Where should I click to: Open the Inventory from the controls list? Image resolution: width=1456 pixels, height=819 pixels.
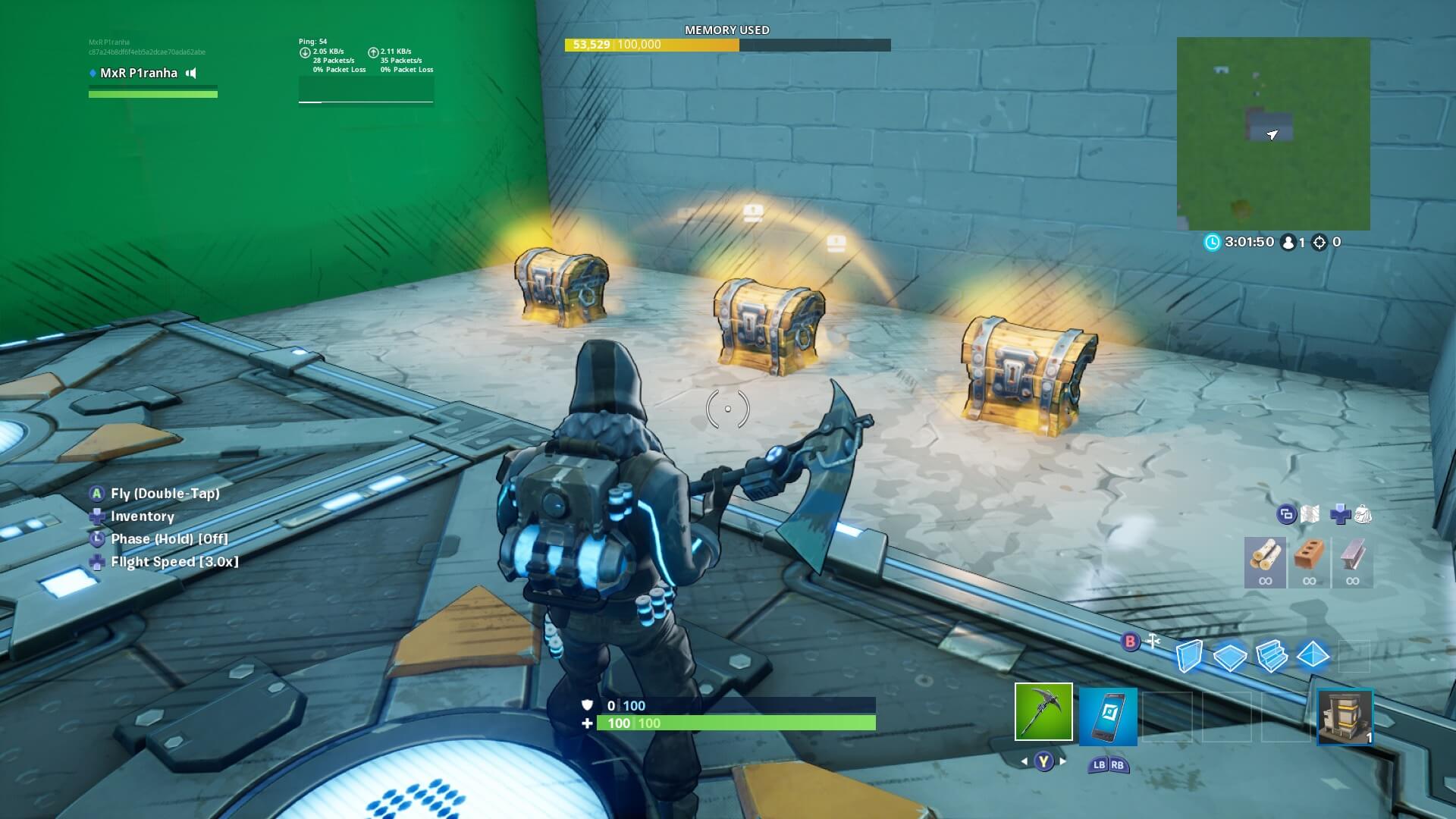143,516
